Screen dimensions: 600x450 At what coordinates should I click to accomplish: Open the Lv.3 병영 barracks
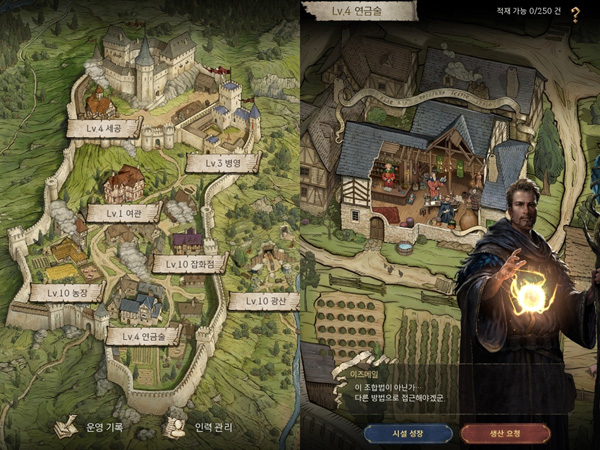coord(222,163)
